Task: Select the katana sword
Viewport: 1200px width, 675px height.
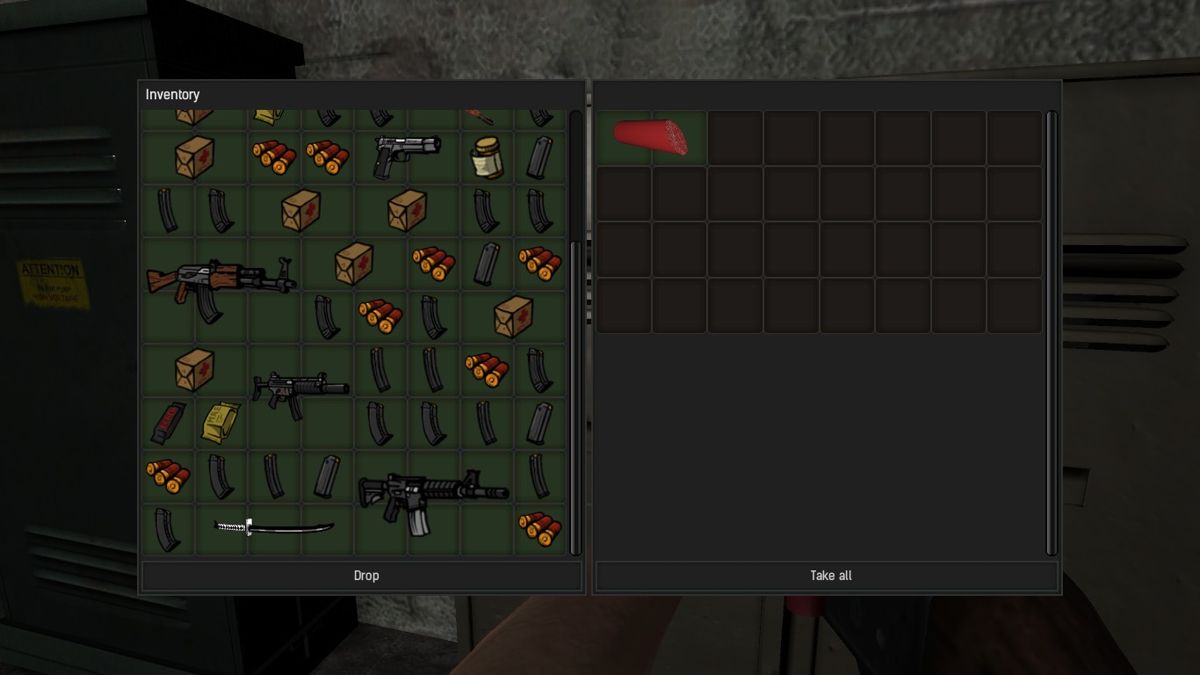Action: pyautogui.click(x=274, y=527)
